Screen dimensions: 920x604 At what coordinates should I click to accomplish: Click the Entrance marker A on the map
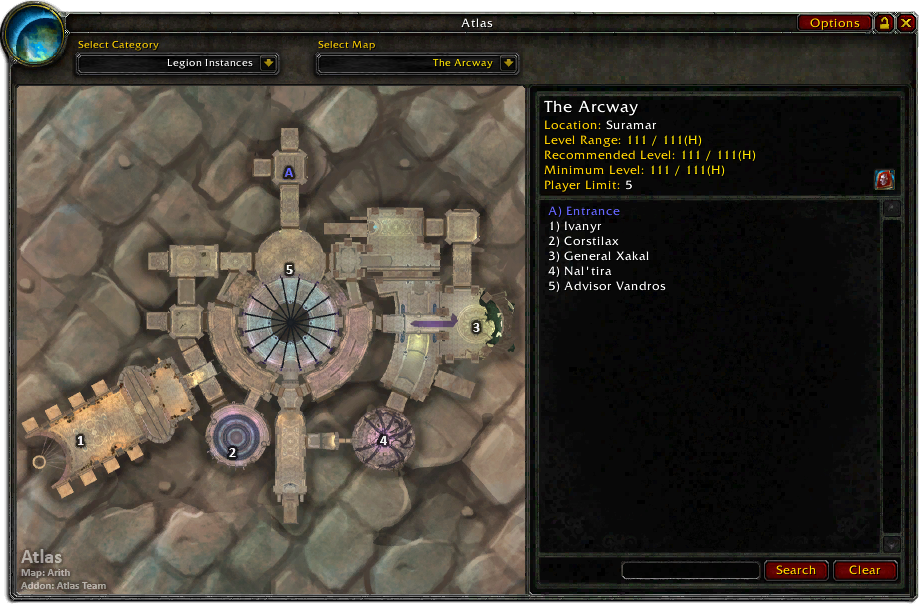tap(289, 172)
